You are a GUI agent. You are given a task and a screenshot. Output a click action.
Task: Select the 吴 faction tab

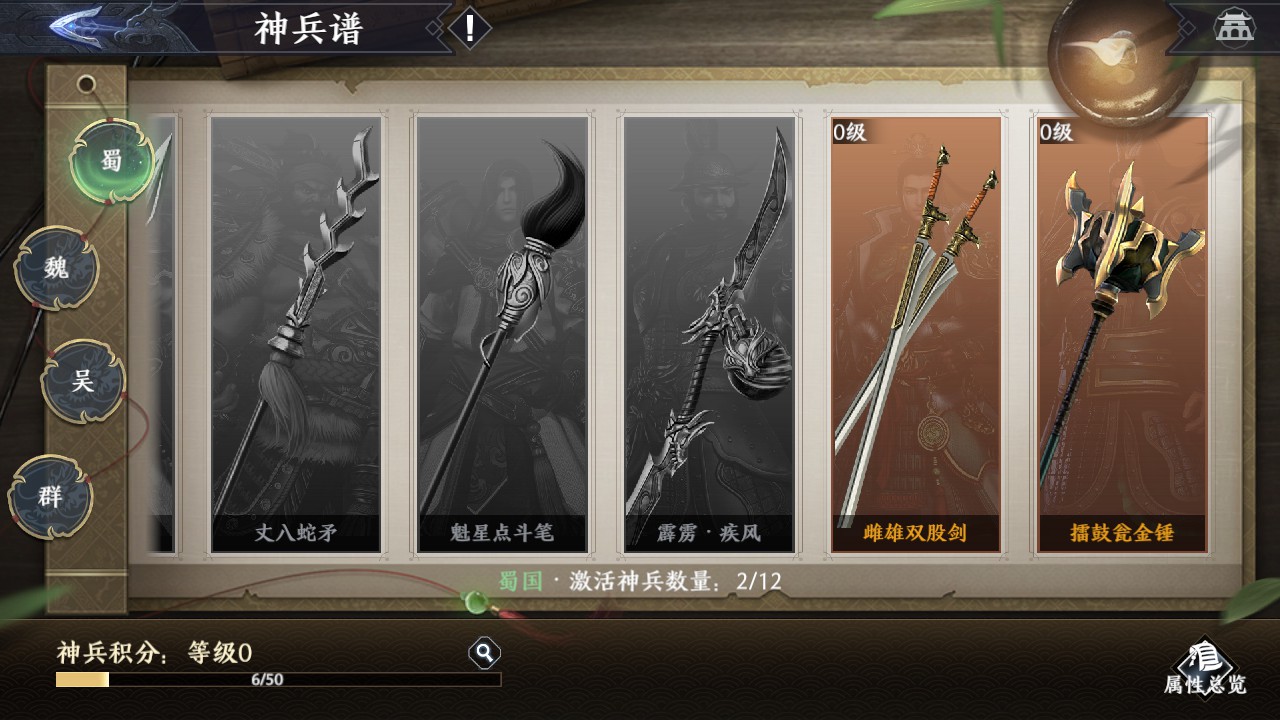(83, 381)
